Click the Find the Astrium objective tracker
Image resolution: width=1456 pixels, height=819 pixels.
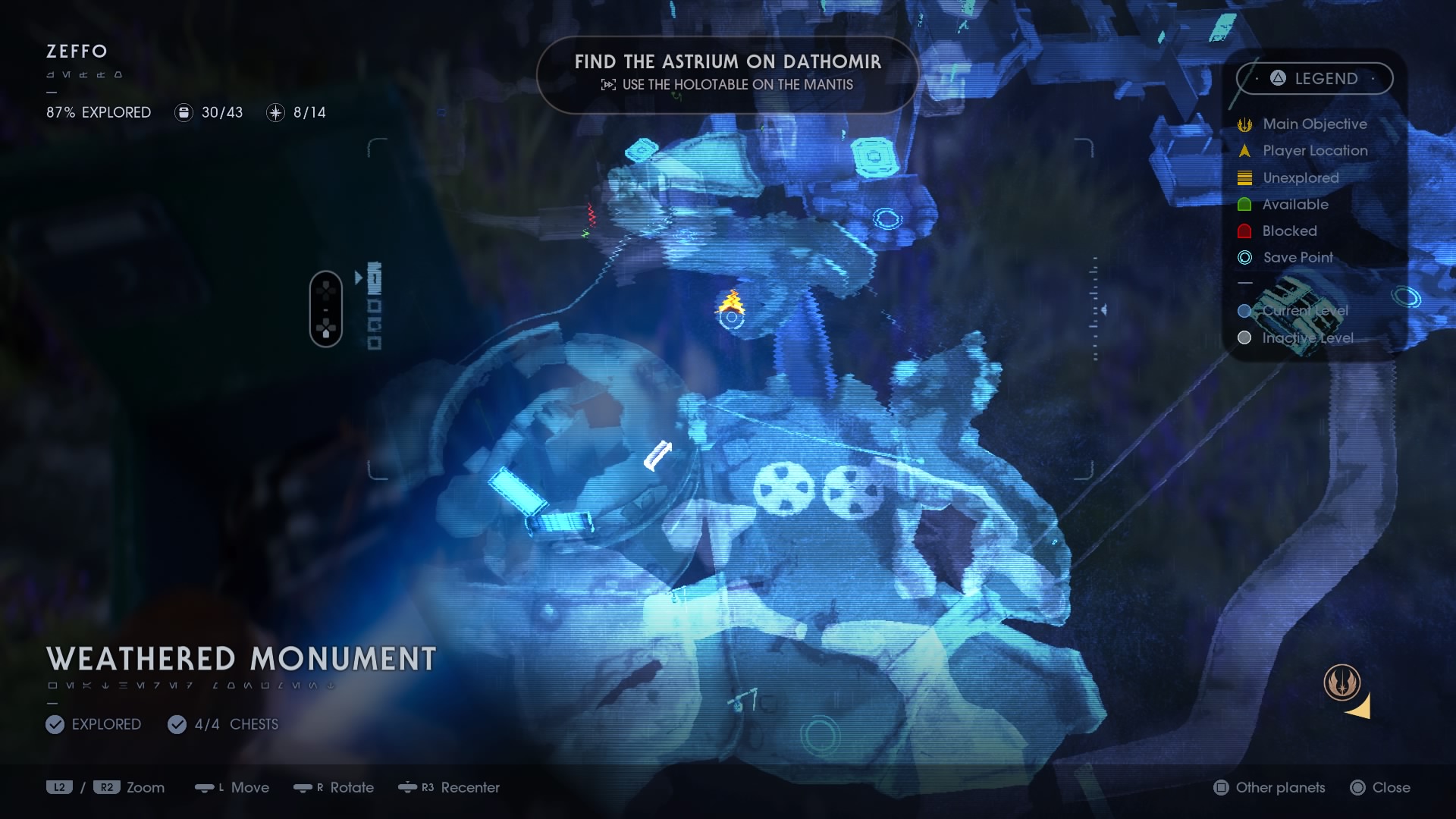point(727,73)
